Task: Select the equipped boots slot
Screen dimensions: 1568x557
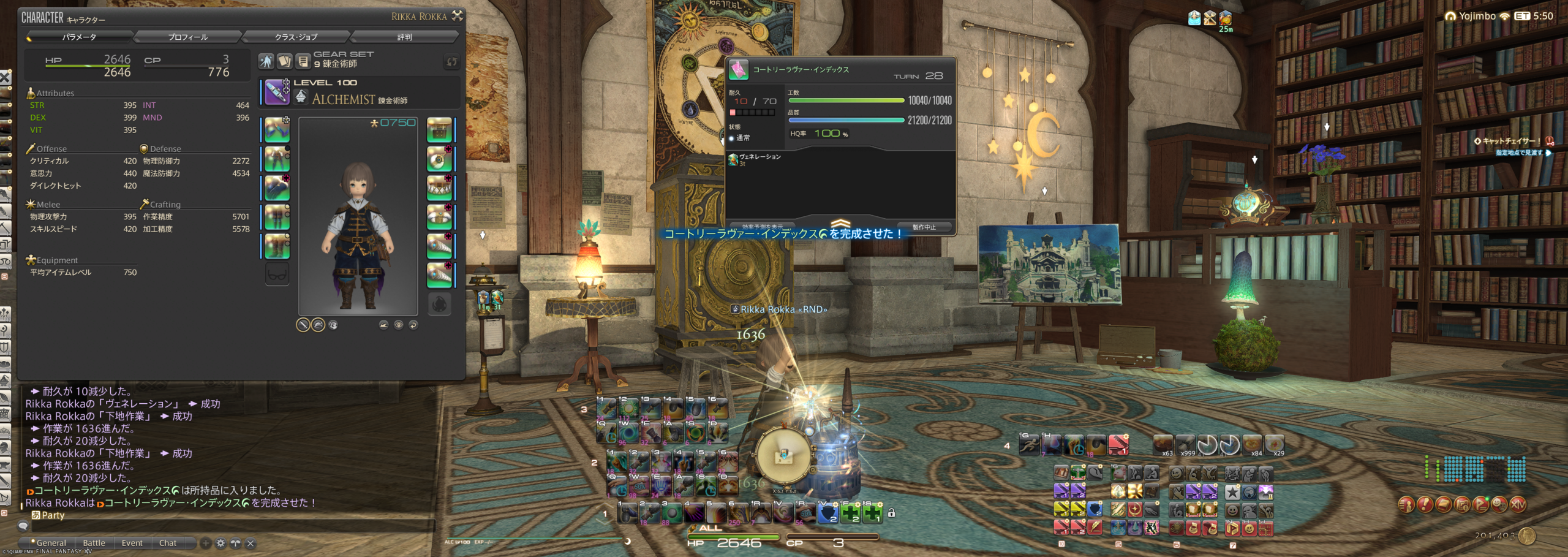Action: (277, 246)
